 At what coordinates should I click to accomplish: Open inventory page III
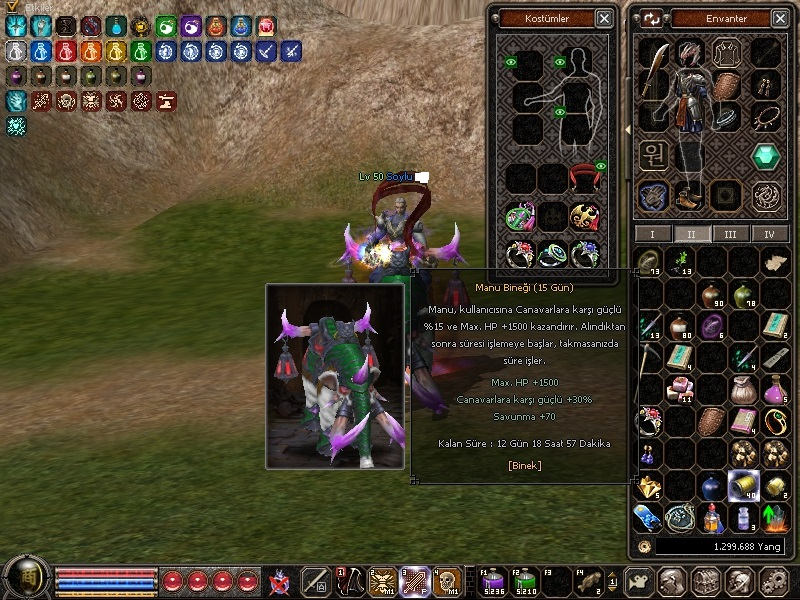click(x=730, y=234)
